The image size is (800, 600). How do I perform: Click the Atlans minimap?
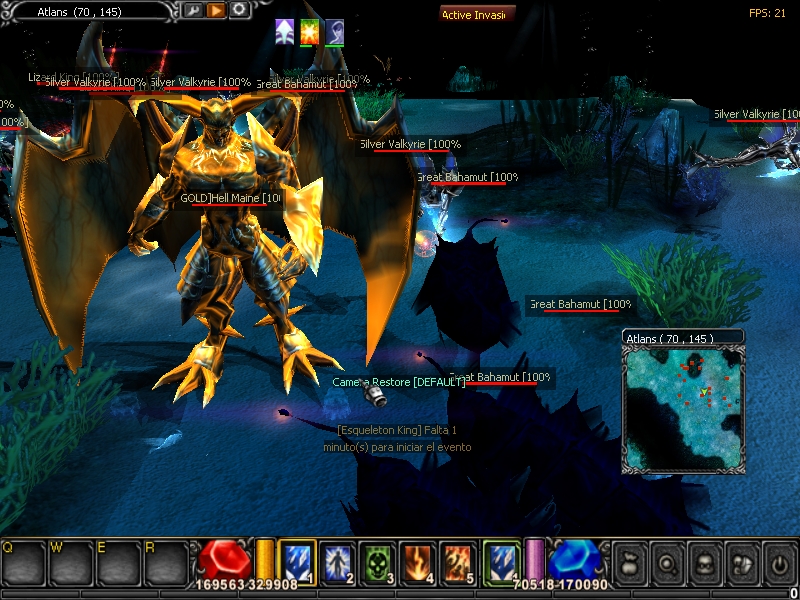pos(684,408)
